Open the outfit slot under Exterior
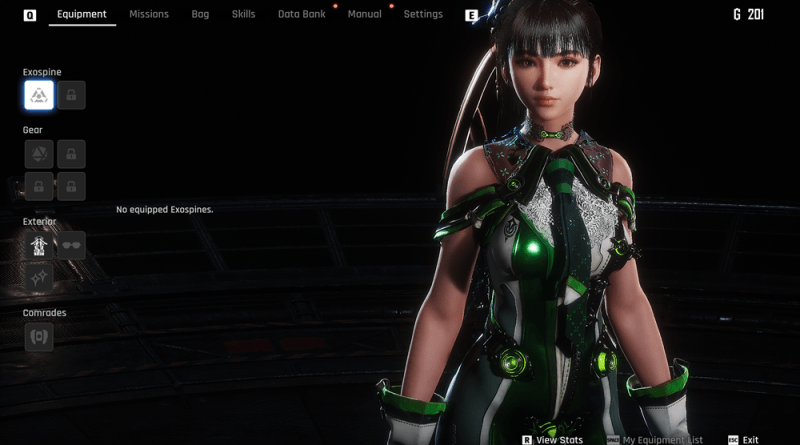The image size is (800, 445). [x=39, y=245]
